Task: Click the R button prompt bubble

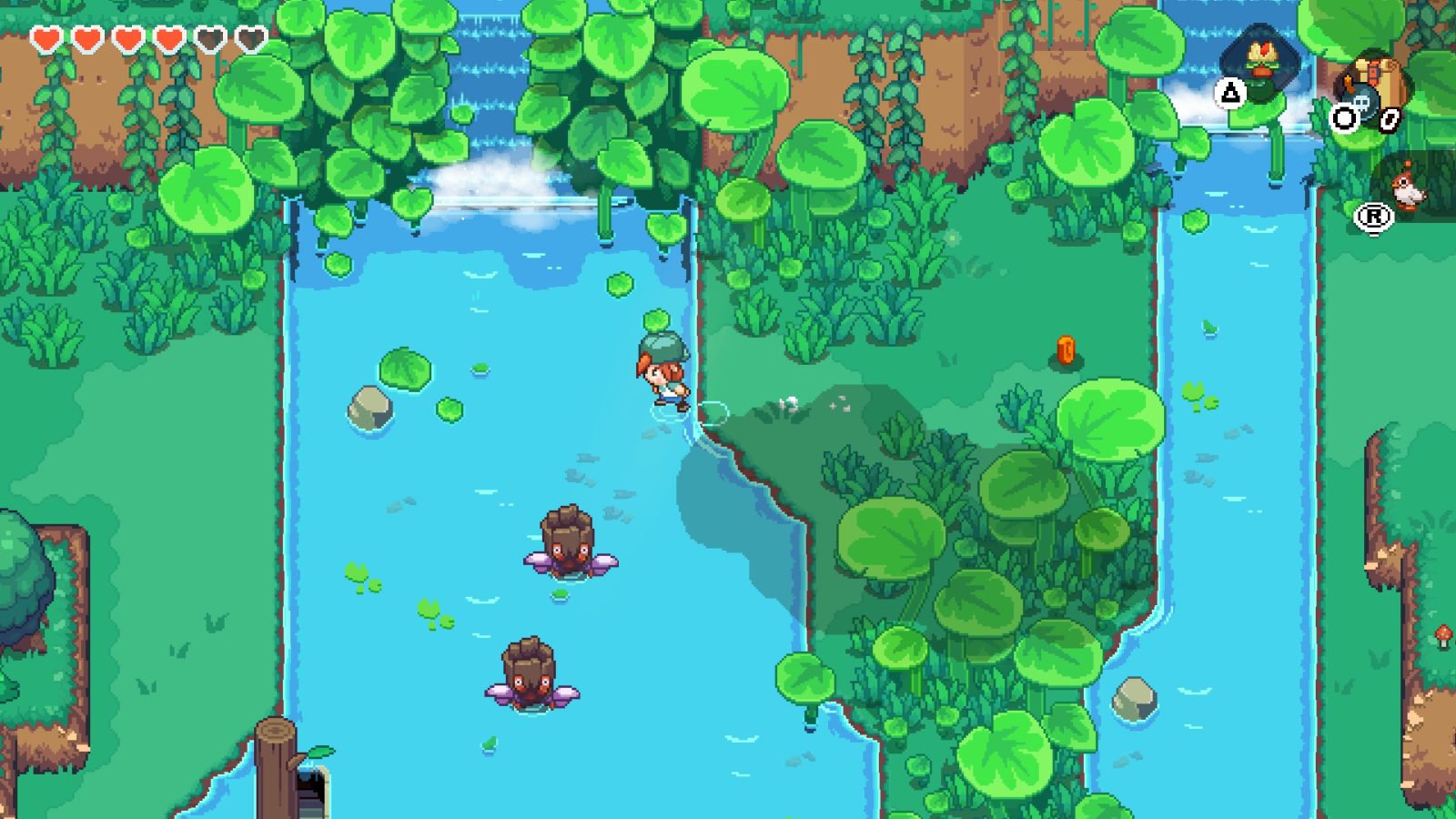Action: [x=1374, y=216]
